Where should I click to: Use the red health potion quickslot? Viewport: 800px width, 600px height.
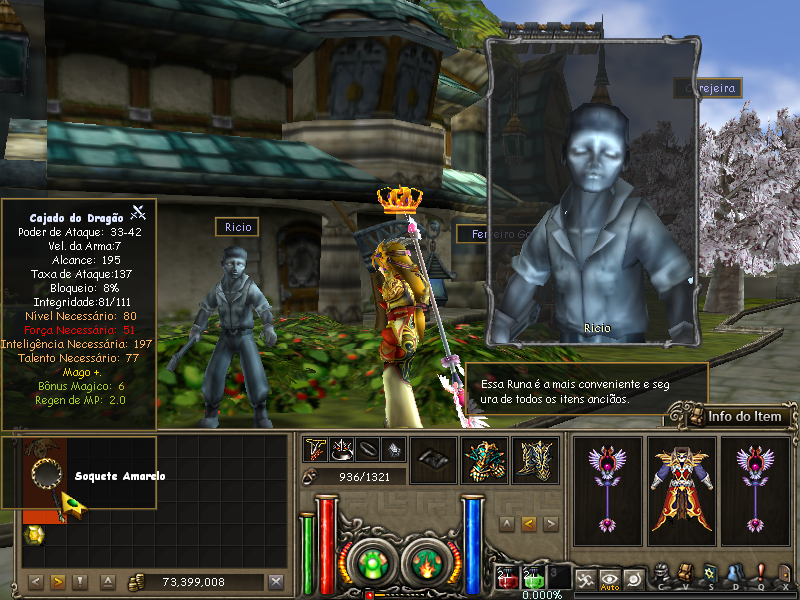pyautogui.click(x=508, y=577)
